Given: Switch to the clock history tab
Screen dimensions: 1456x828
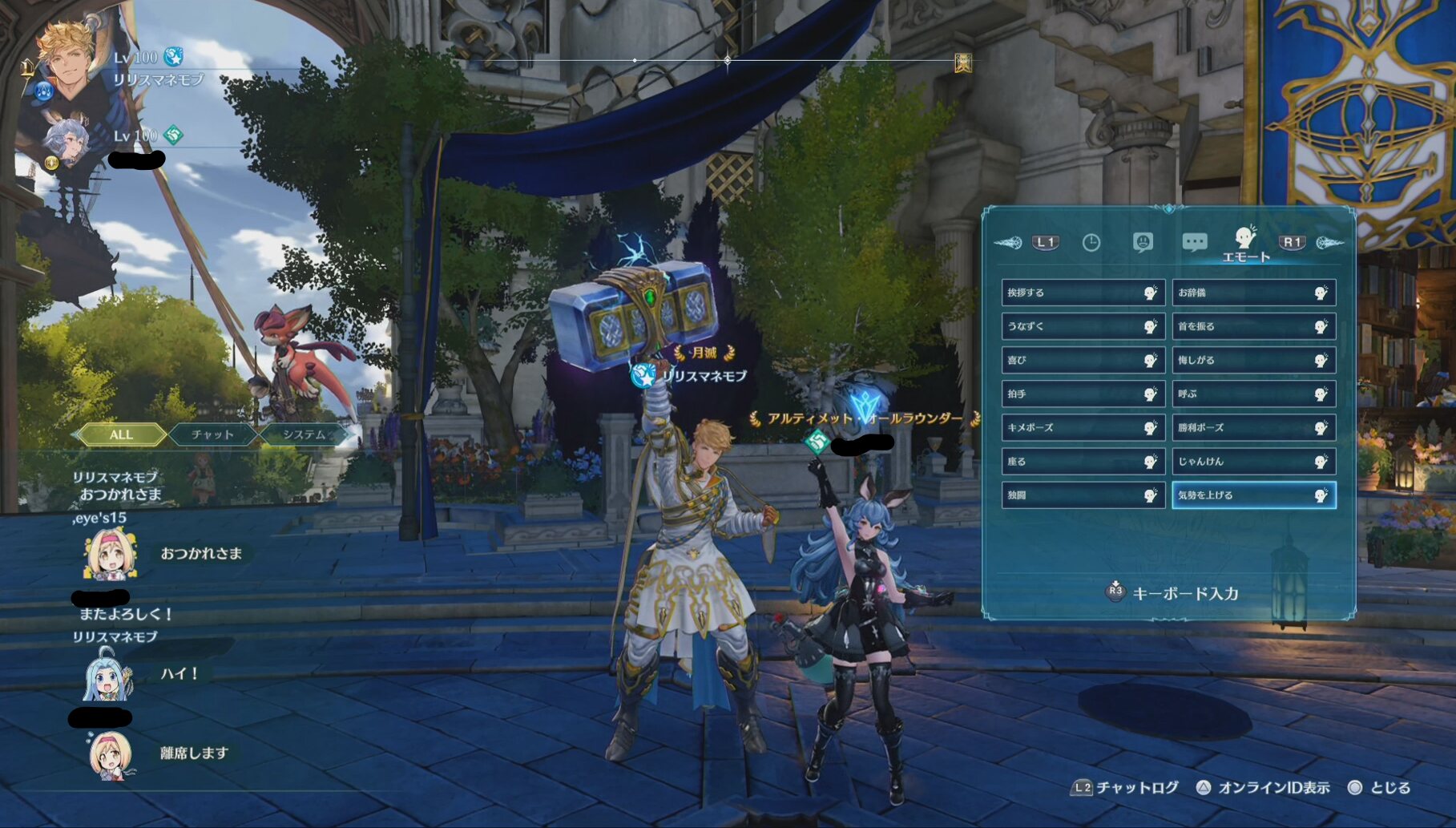Looking at the screenshot, I should point(1091,242).
